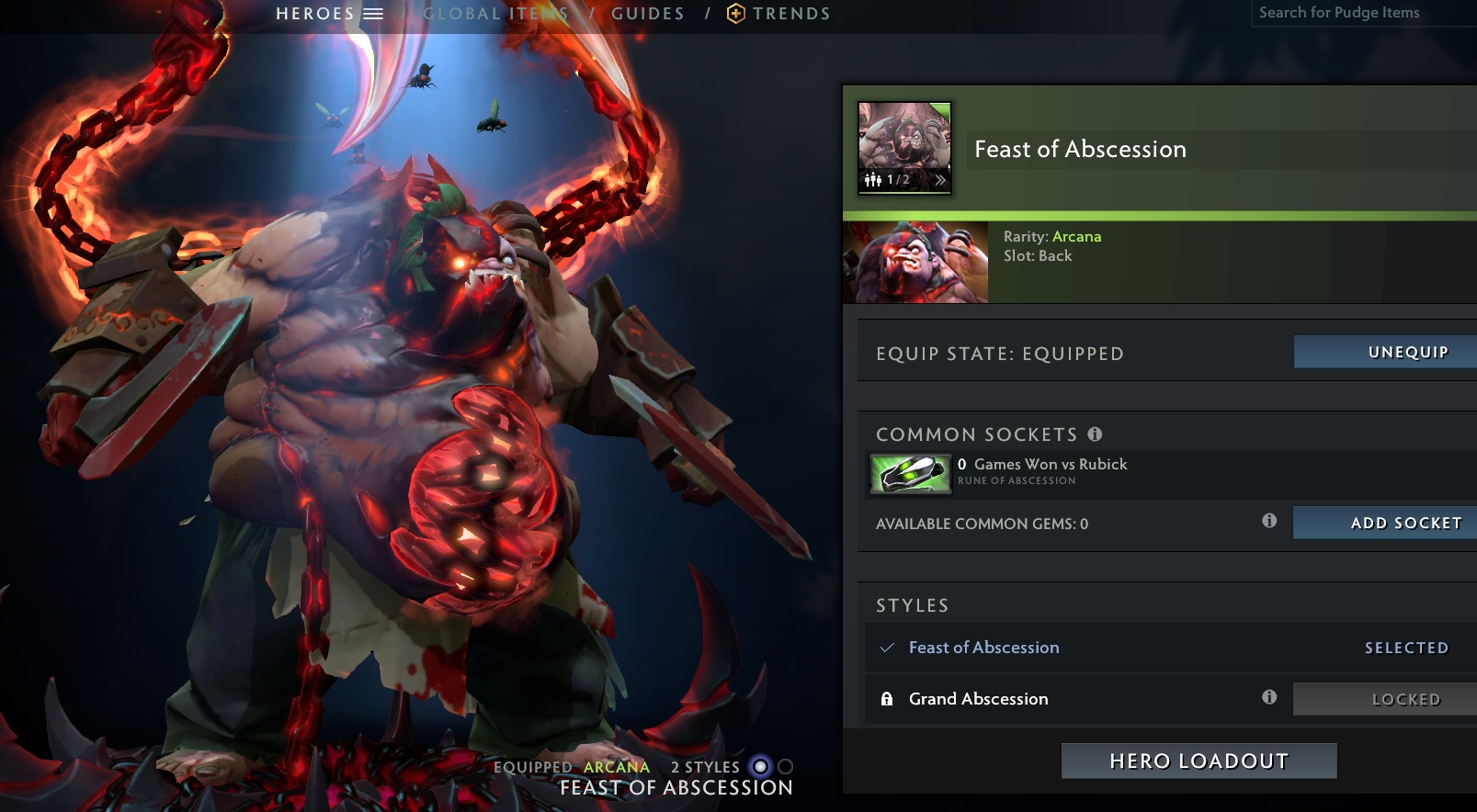Click the multi-figure share icon on the item card
Viewport: 1477px width, 812px height.
point(871,180)
